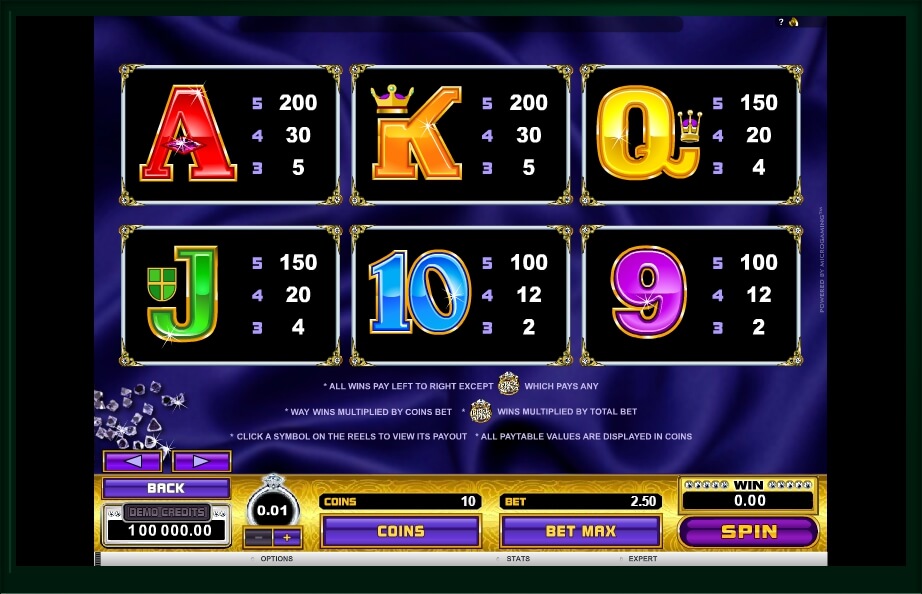Open the Stats panel

(518, 559)
